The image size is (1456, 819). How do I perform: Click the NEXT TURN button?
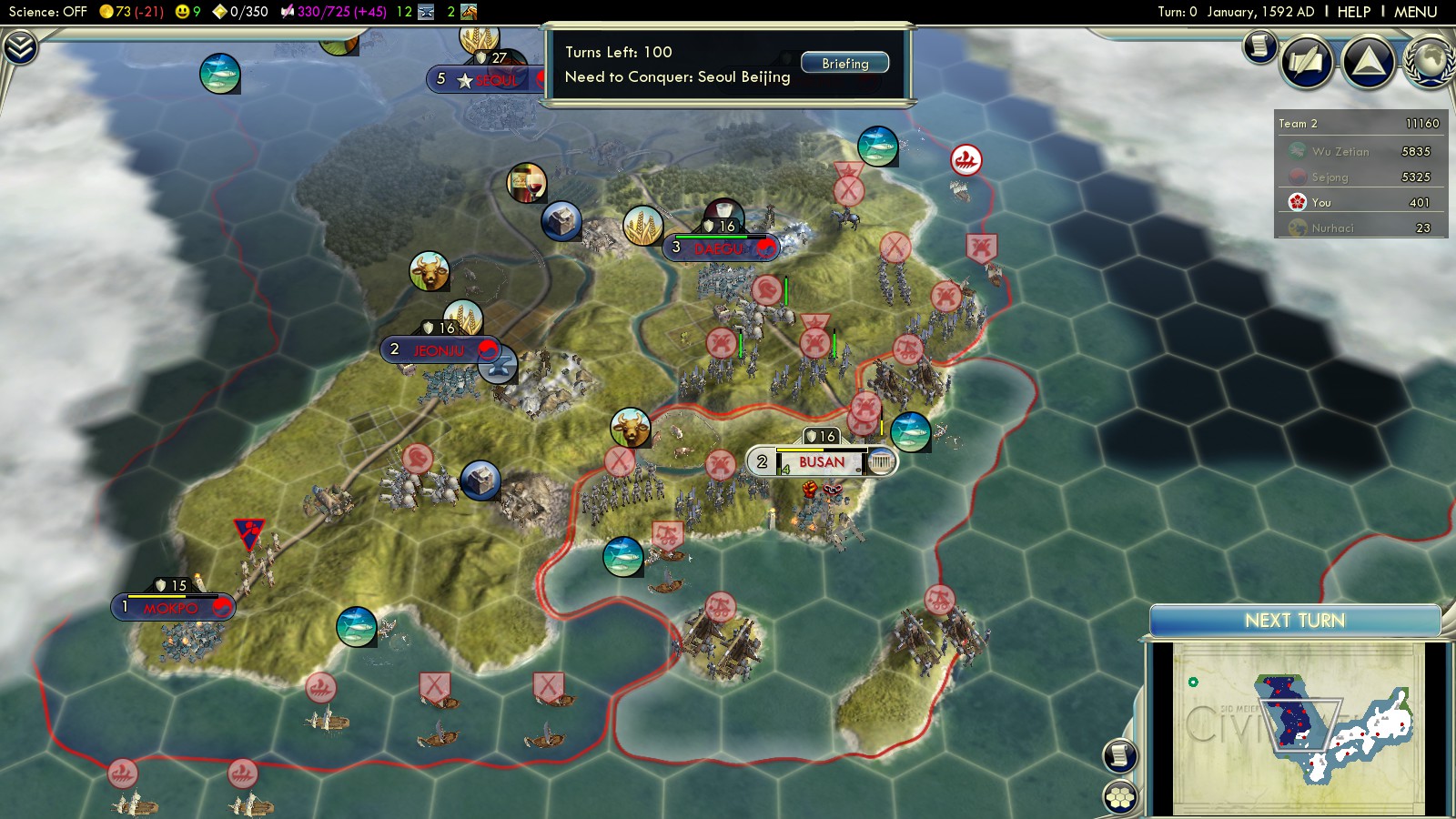click(x=1294, y=621)
